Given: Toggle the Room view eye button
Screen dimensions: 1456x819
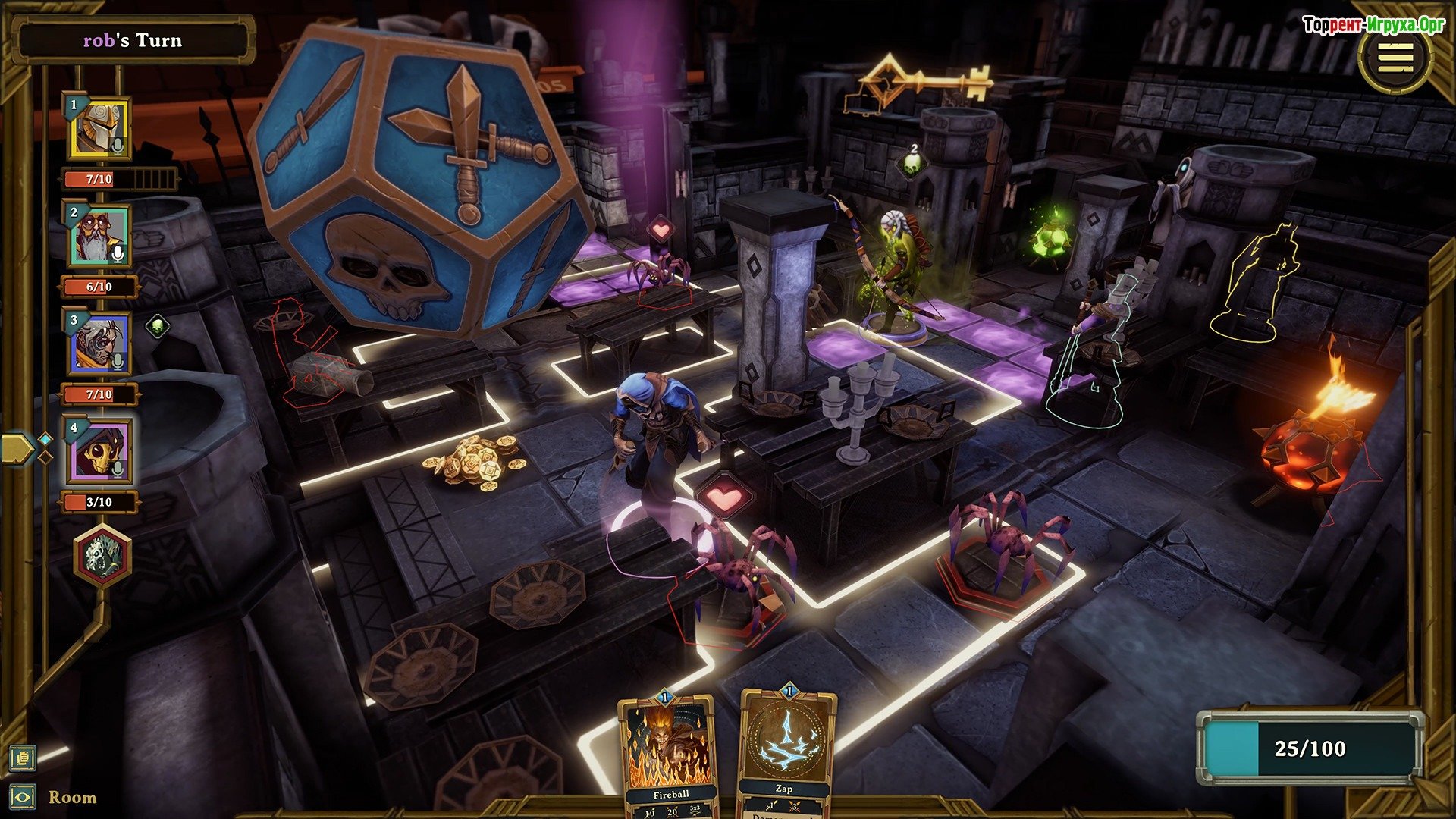Looking at the screenshot, I should [x=23, y=797].
